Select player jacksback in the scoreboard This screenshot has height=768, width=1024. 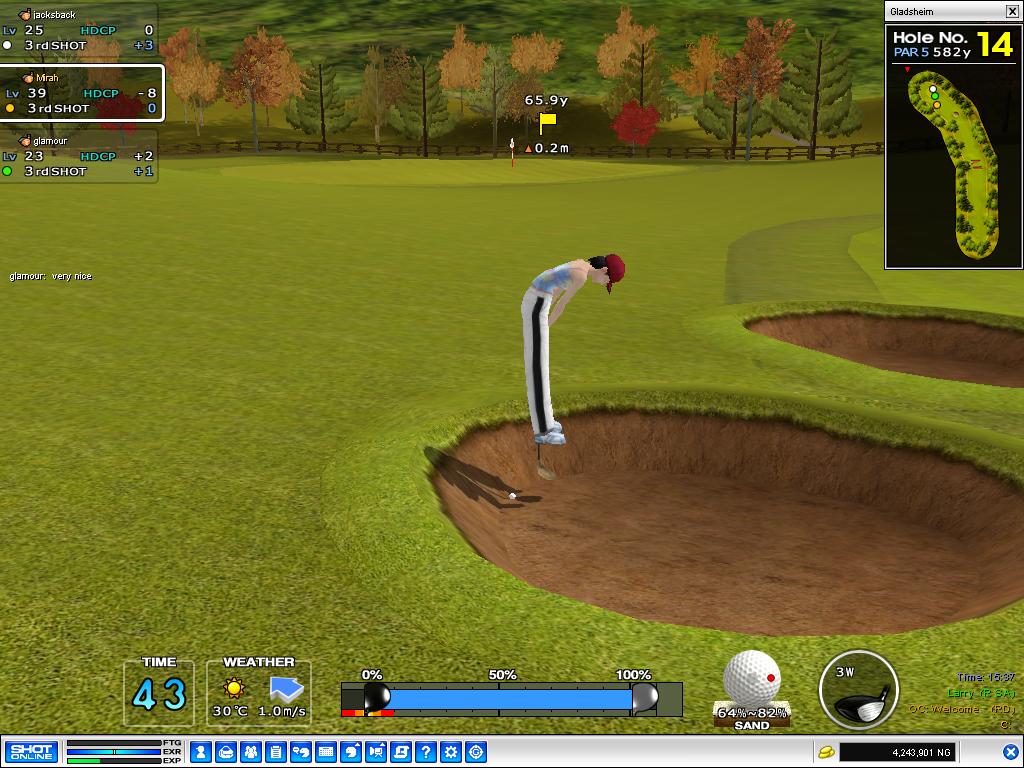tap(80, 30)
